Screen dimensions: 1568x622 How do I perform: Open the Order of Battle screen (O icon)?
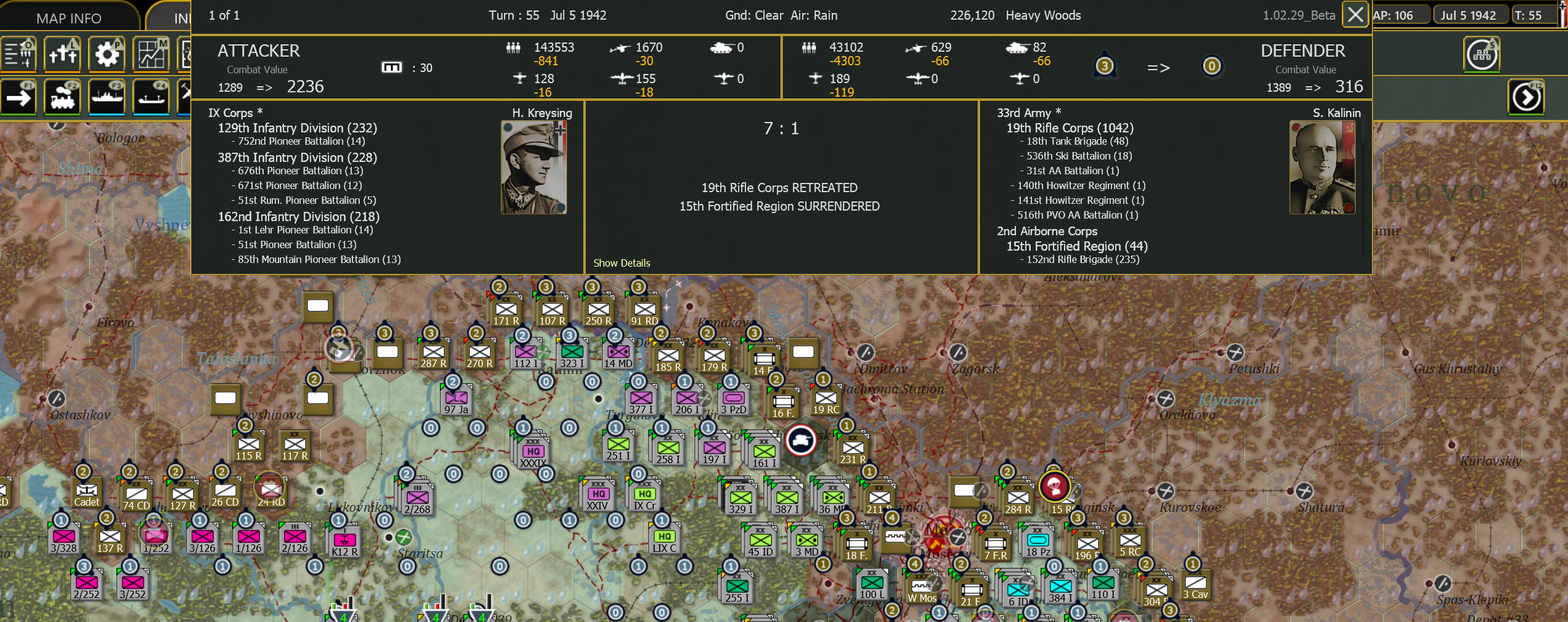tap(18, 54)
